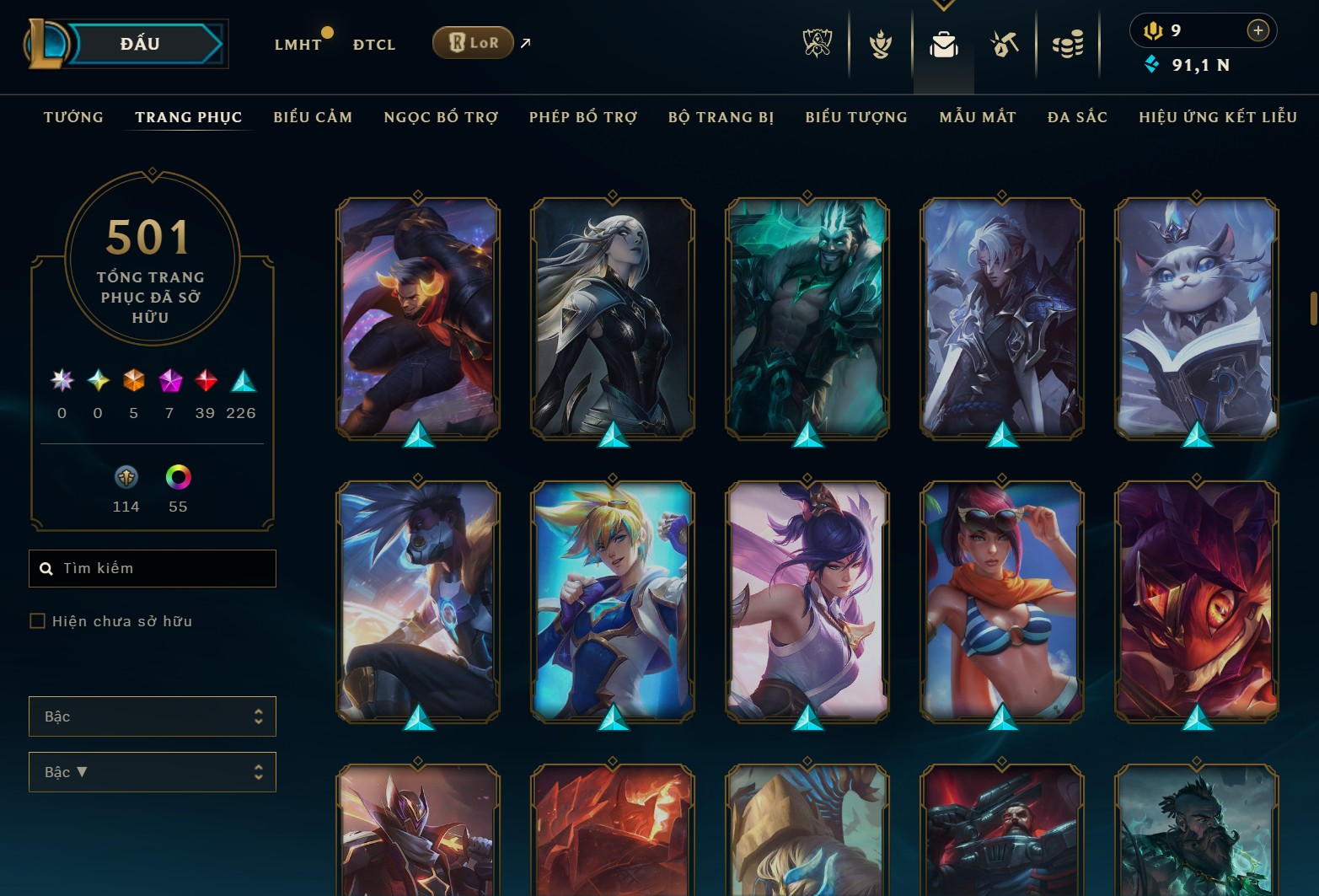1319x896 pixels.
Task: Click the chromas color wheel icon
Action: (x=176, y=479)
